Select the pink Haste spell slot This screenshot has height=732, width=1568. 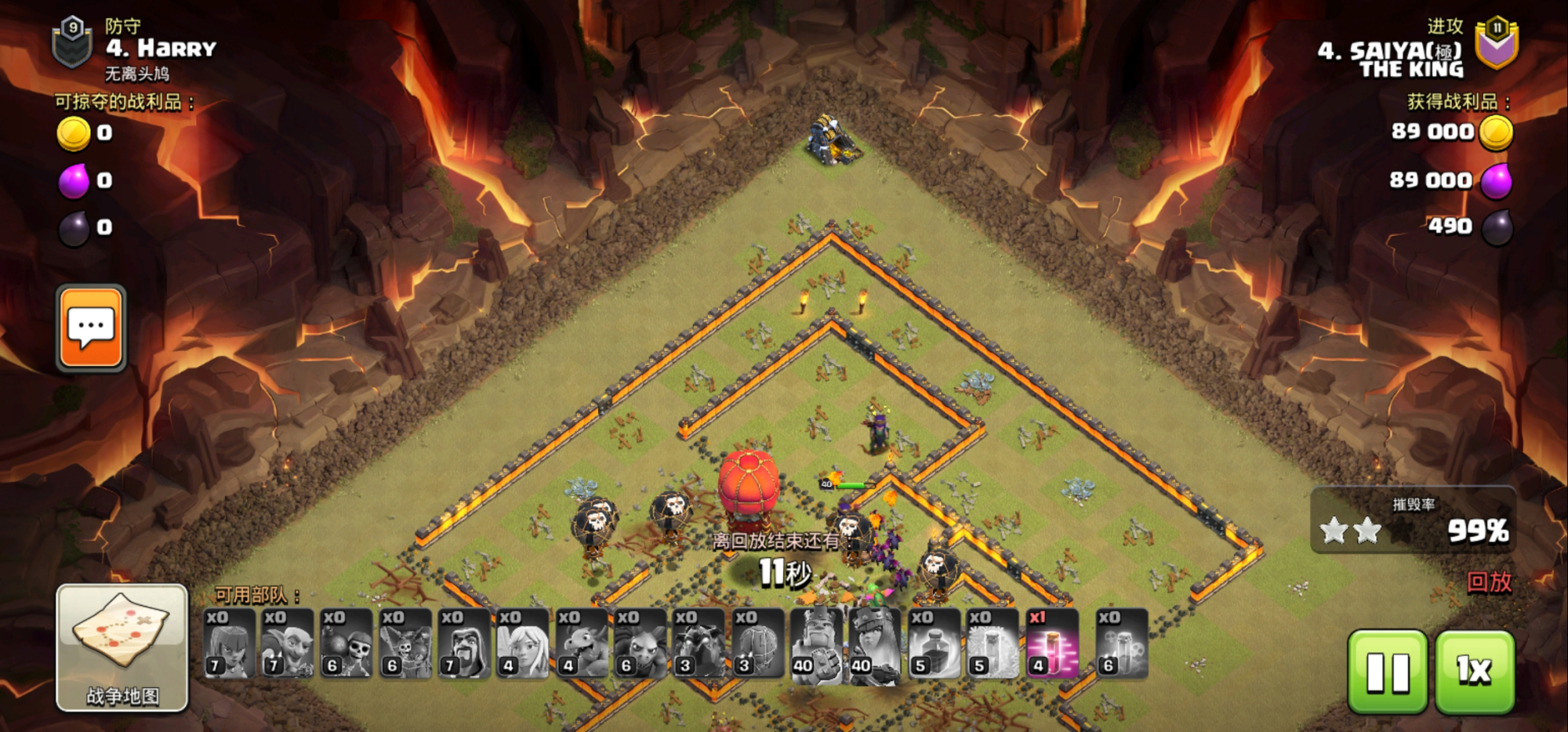(1052, 643)
